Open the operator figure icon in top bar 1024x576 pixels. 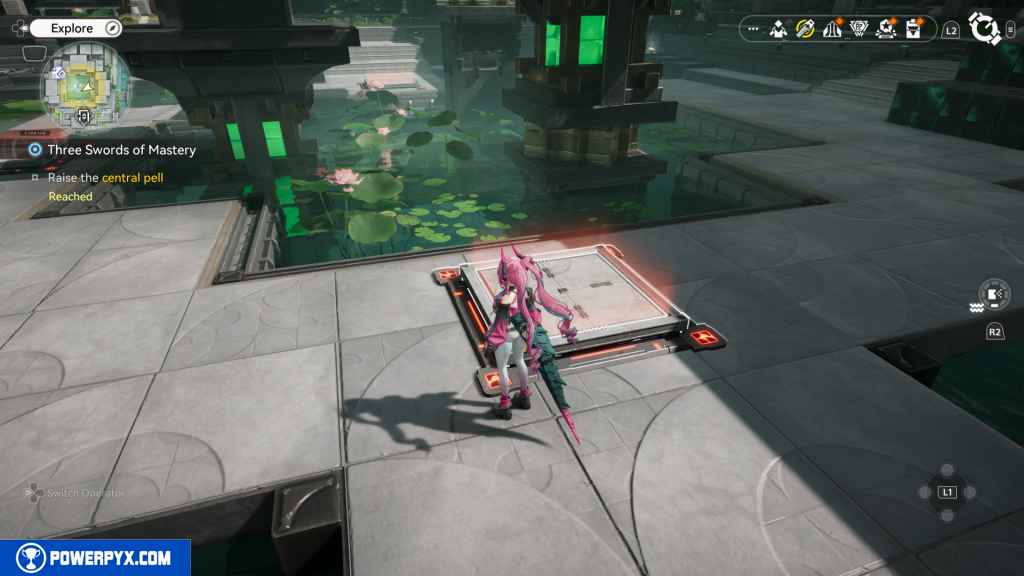[x=779, y=30]
